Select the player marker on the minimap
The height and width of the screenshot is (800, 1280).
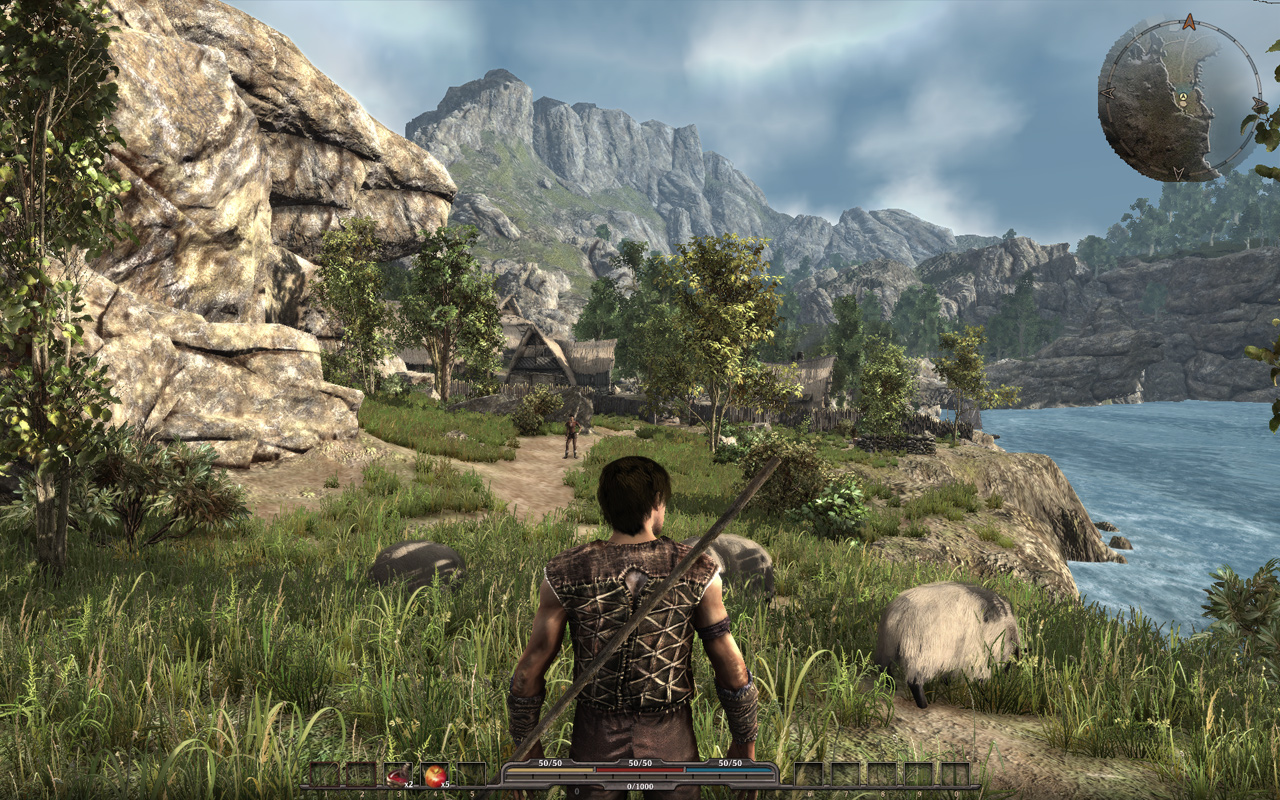click(x=1182, y=97)
